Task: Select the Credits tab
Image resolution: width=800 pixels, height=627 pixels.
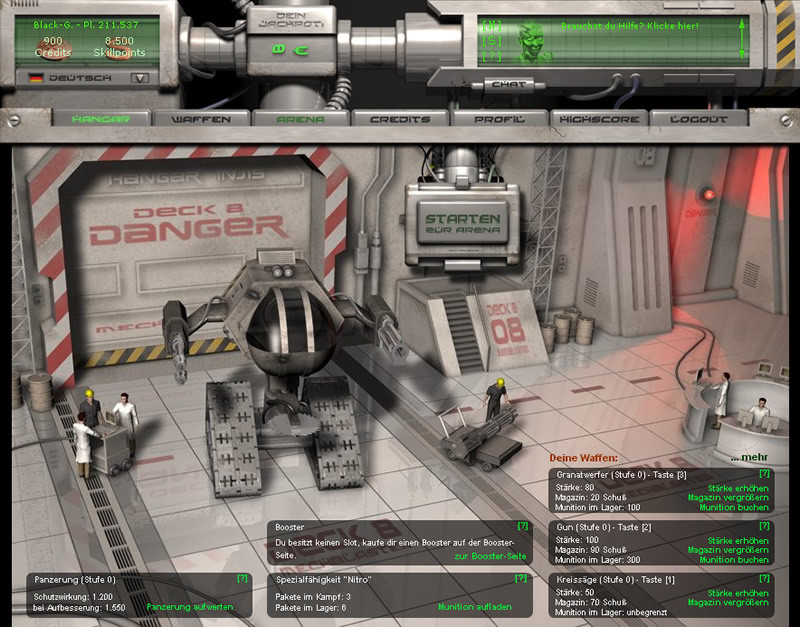Action: click(x=400, y=119)
